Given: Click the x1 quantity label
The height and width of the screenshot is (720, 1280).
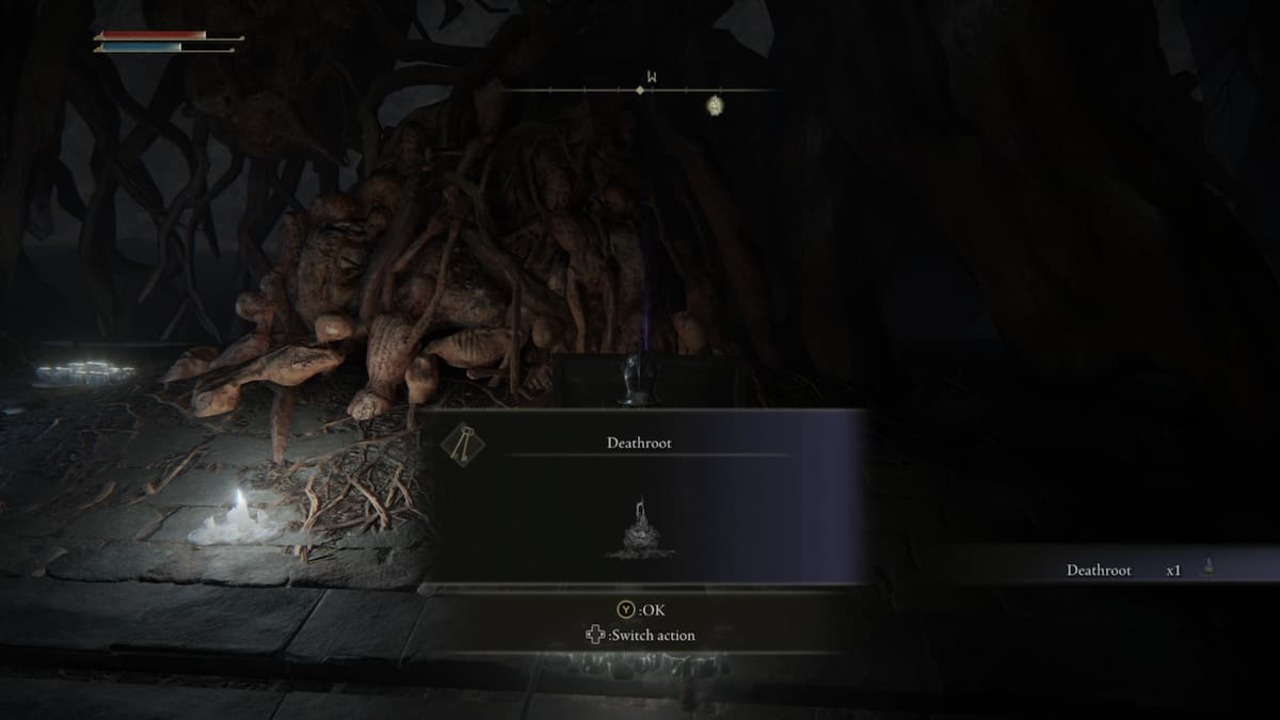Looking at the screenshot, I should 1172,569.
